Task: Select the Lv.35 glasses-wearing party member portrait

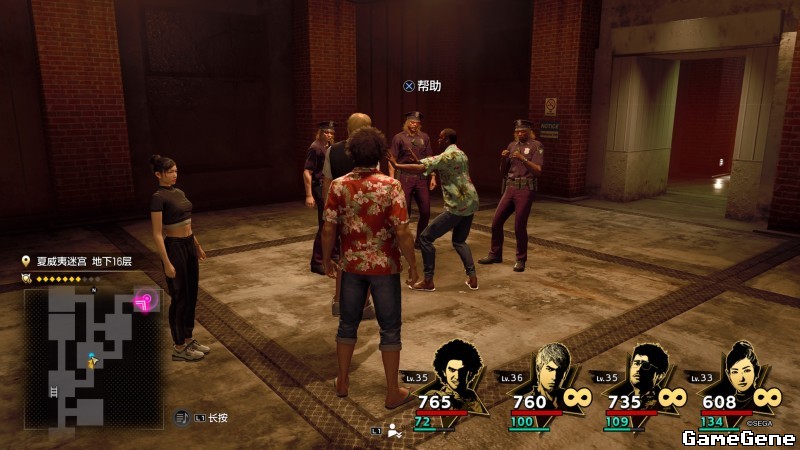Action: 647,368
